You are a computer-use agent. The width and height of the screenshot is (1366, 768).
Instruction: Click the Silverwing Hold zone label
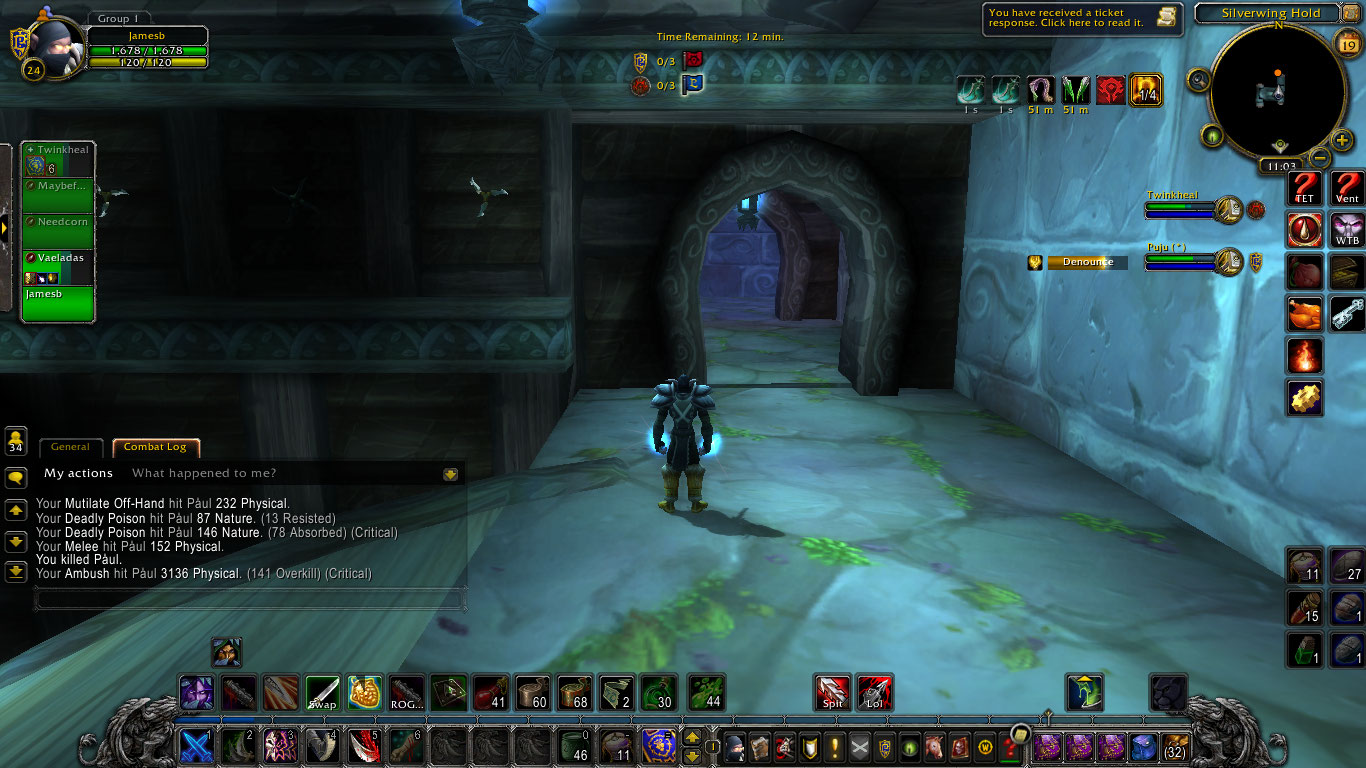[x=1270, y=14]
